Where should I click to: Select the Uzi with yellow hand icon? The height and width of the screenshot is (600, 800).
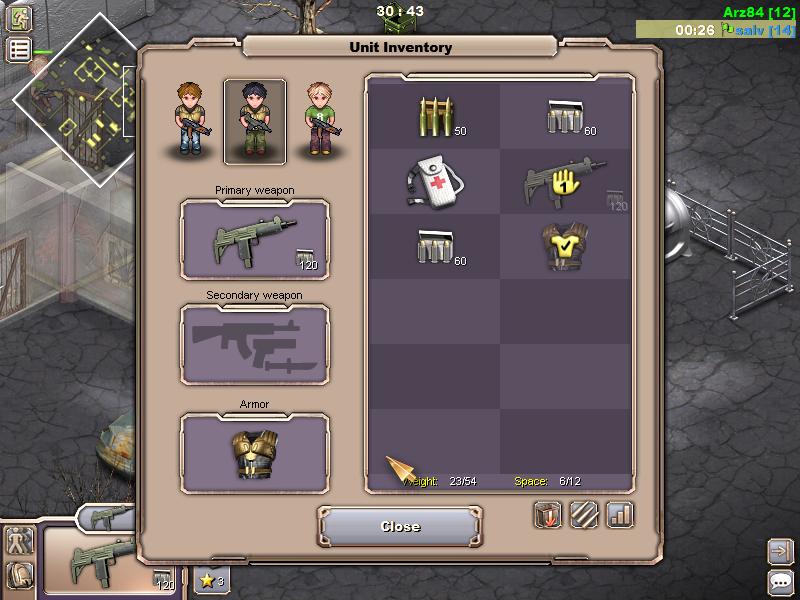tap(565, 182)
